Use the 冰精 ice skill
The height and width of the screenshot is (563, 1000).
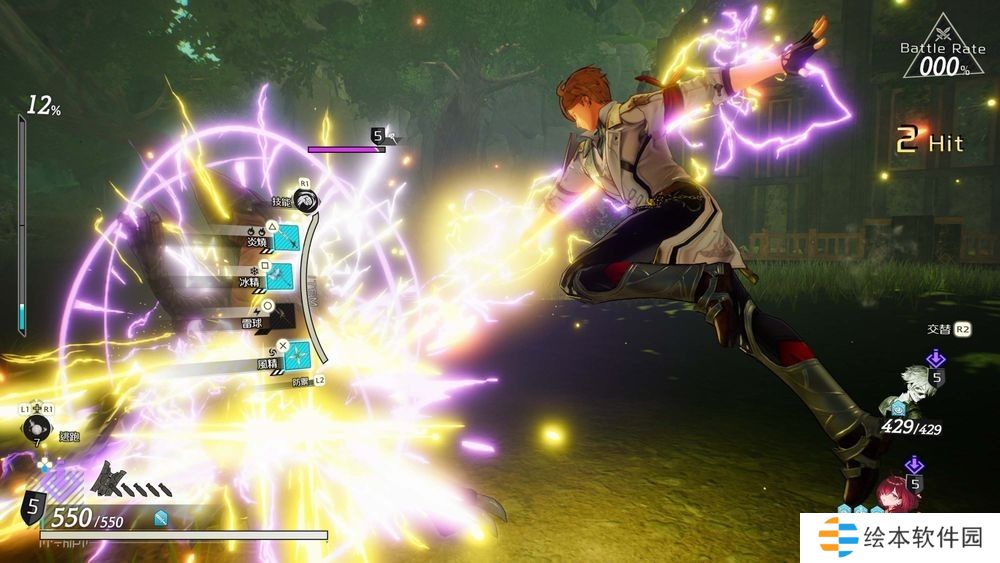[x=280, y=276]
